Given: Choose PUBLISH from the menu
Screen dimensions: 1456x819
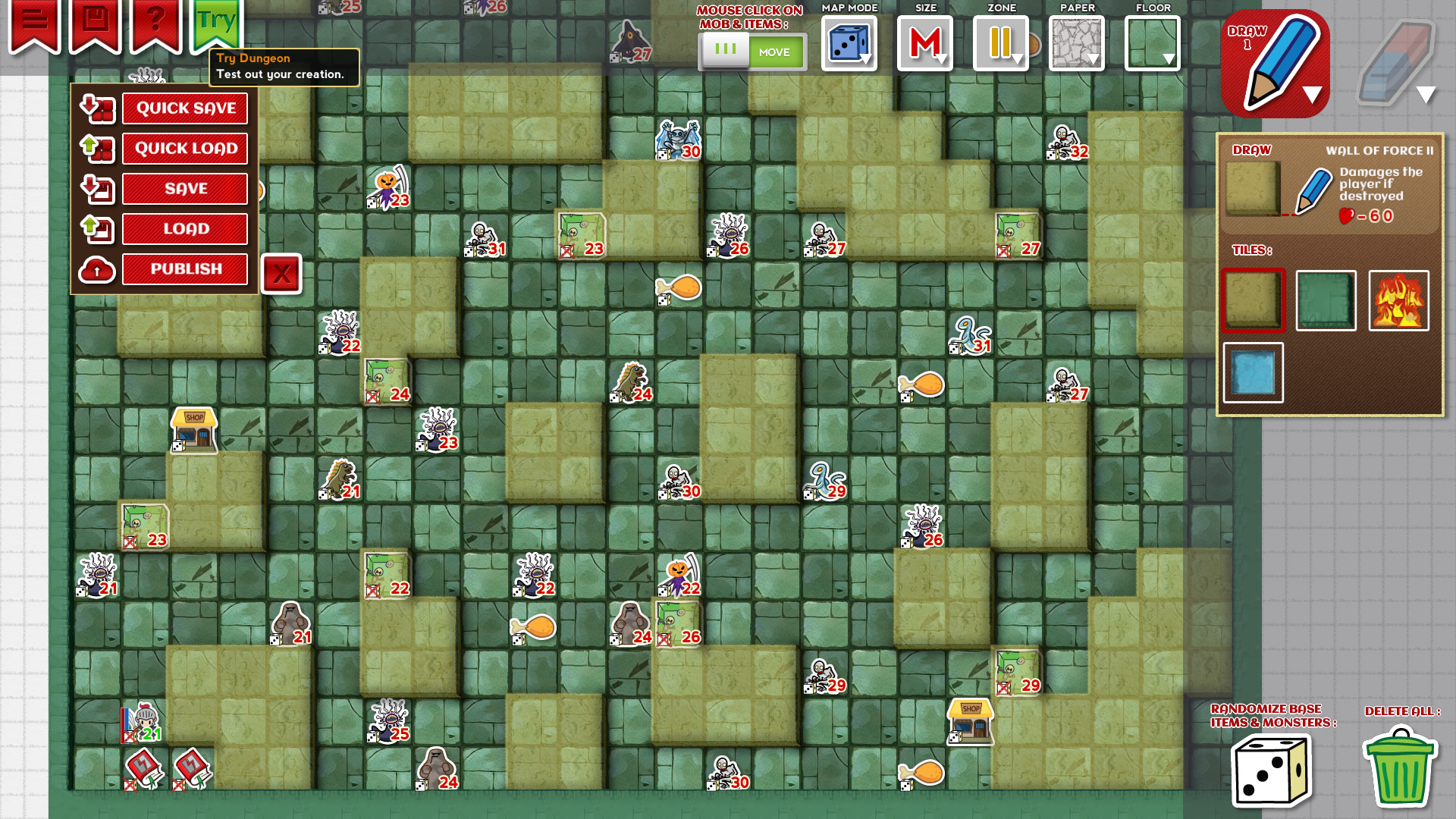Looking at the screenshot, I should pyautogui.click(x=185, y=269).
